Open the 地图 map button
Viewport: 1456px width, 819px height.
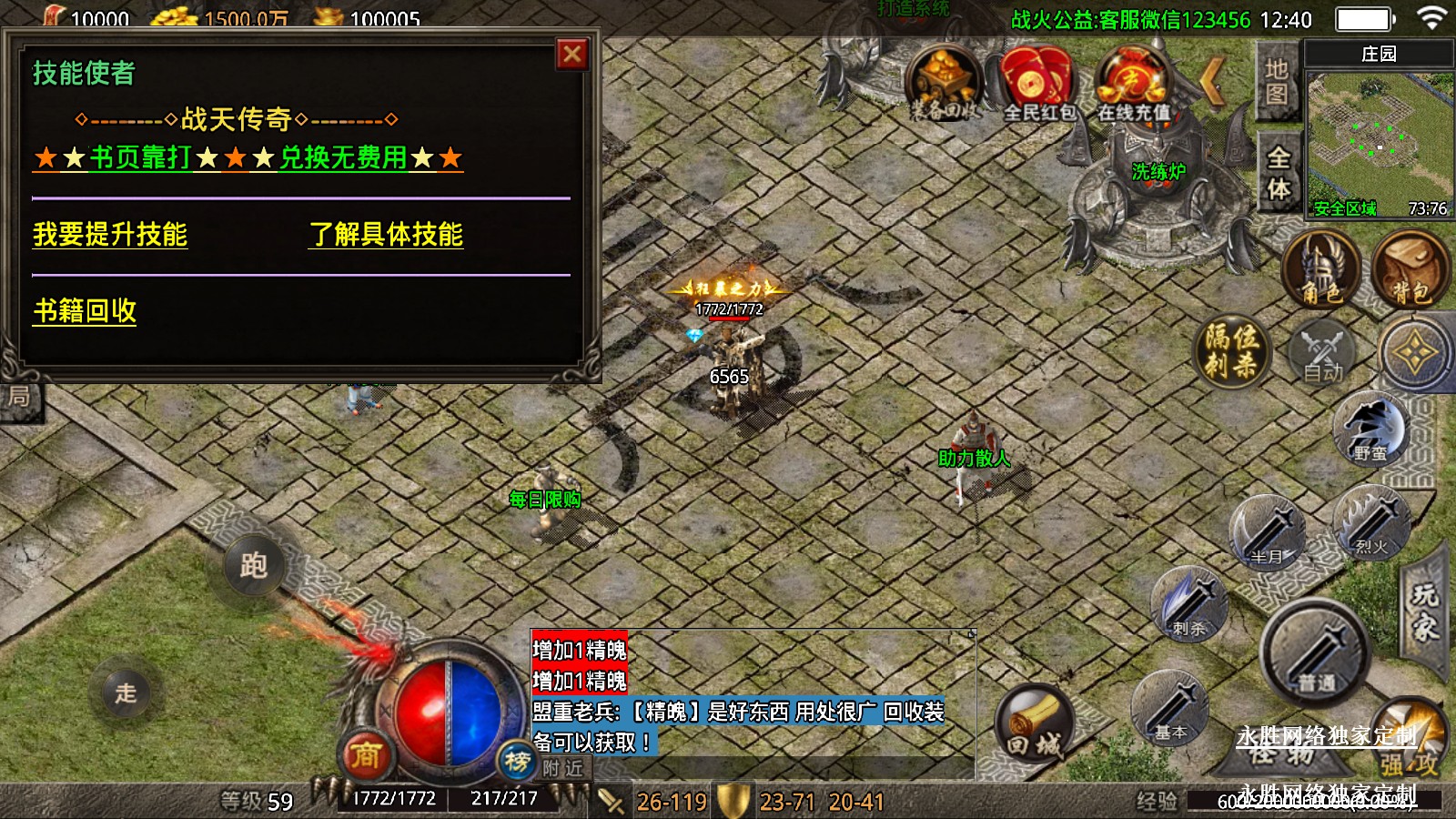click(1276, 82)
